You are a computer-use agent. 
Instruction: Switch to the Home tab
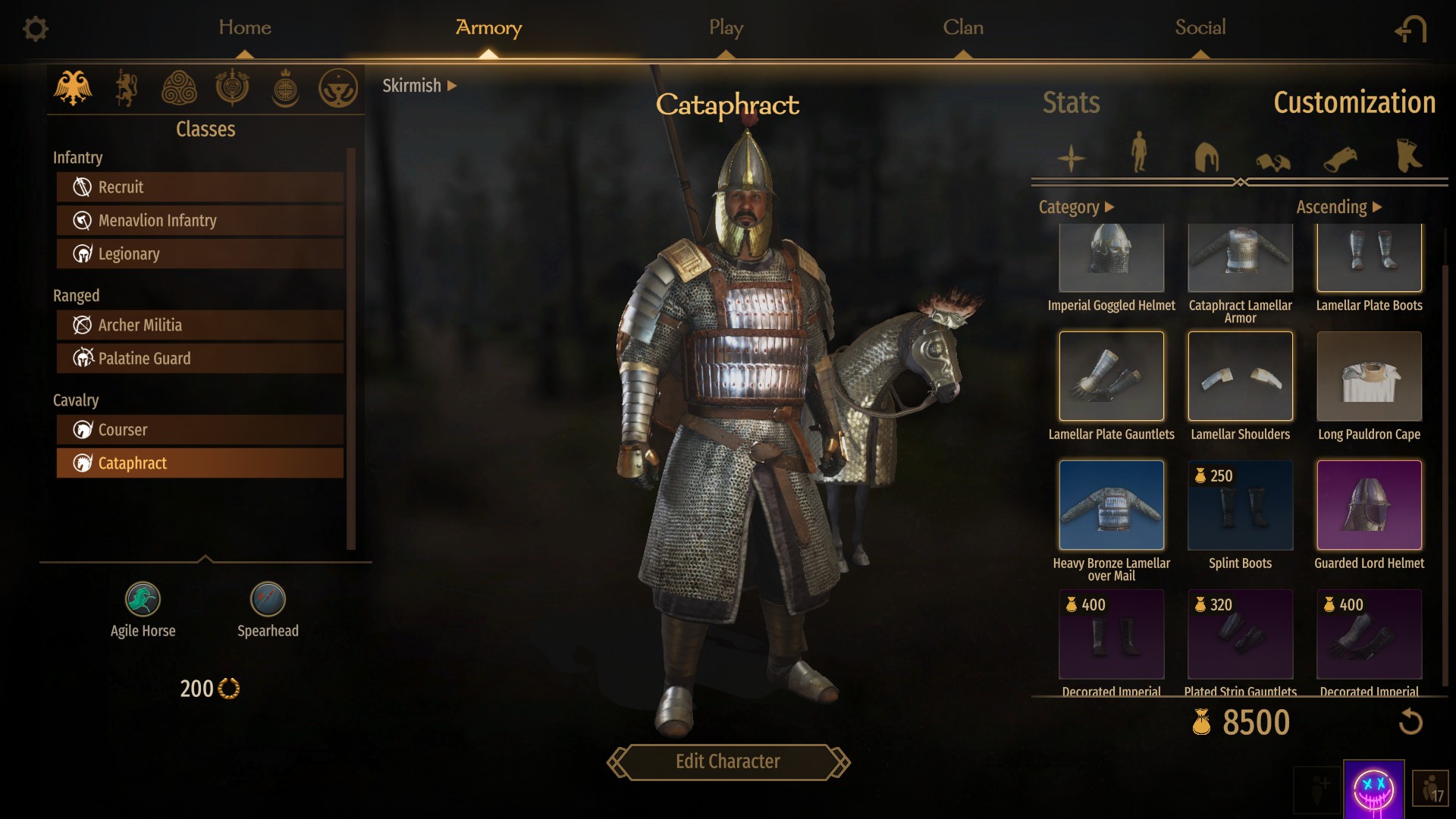244,28
